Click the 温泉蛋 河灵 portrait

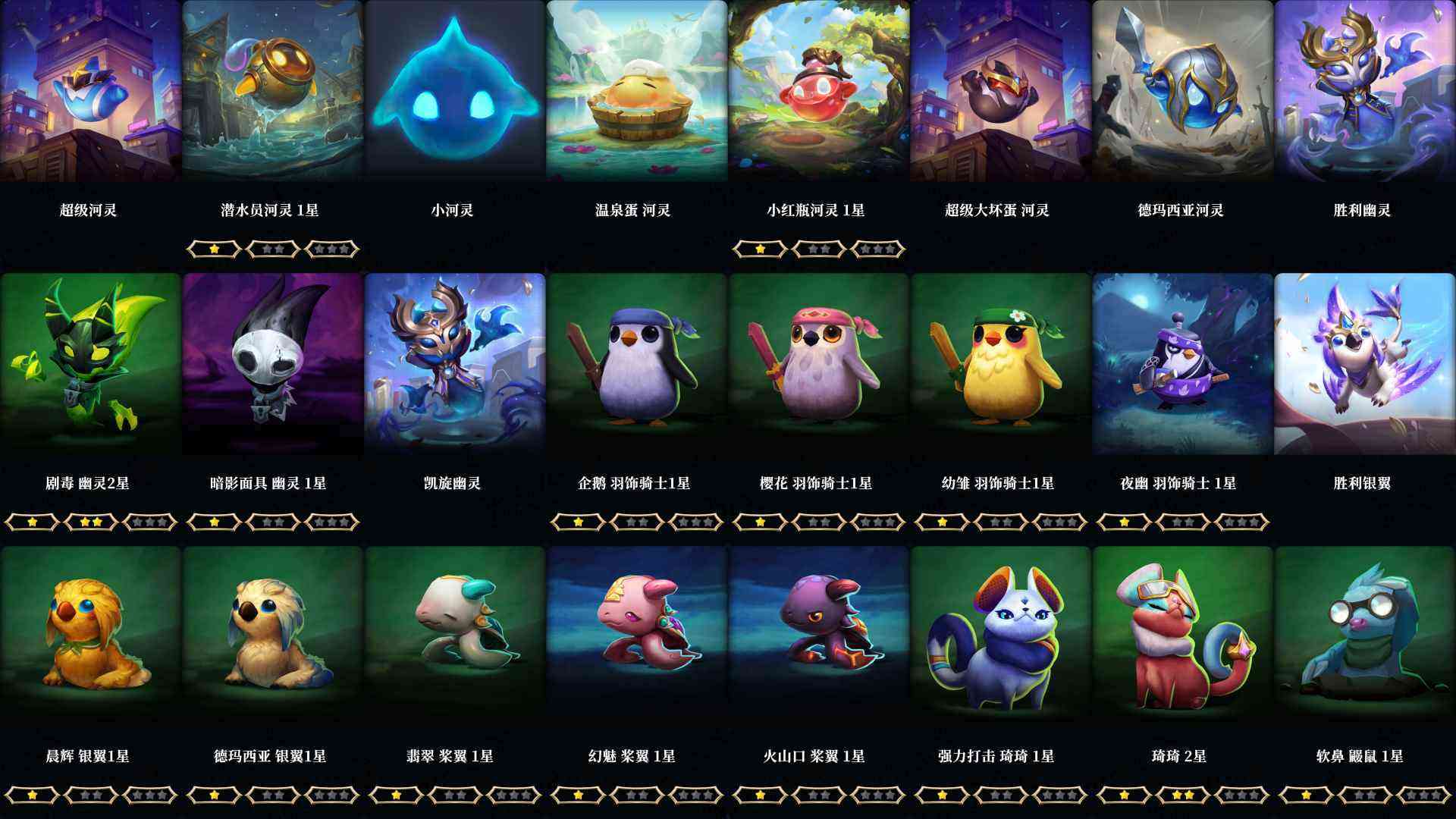click(637, 91)
